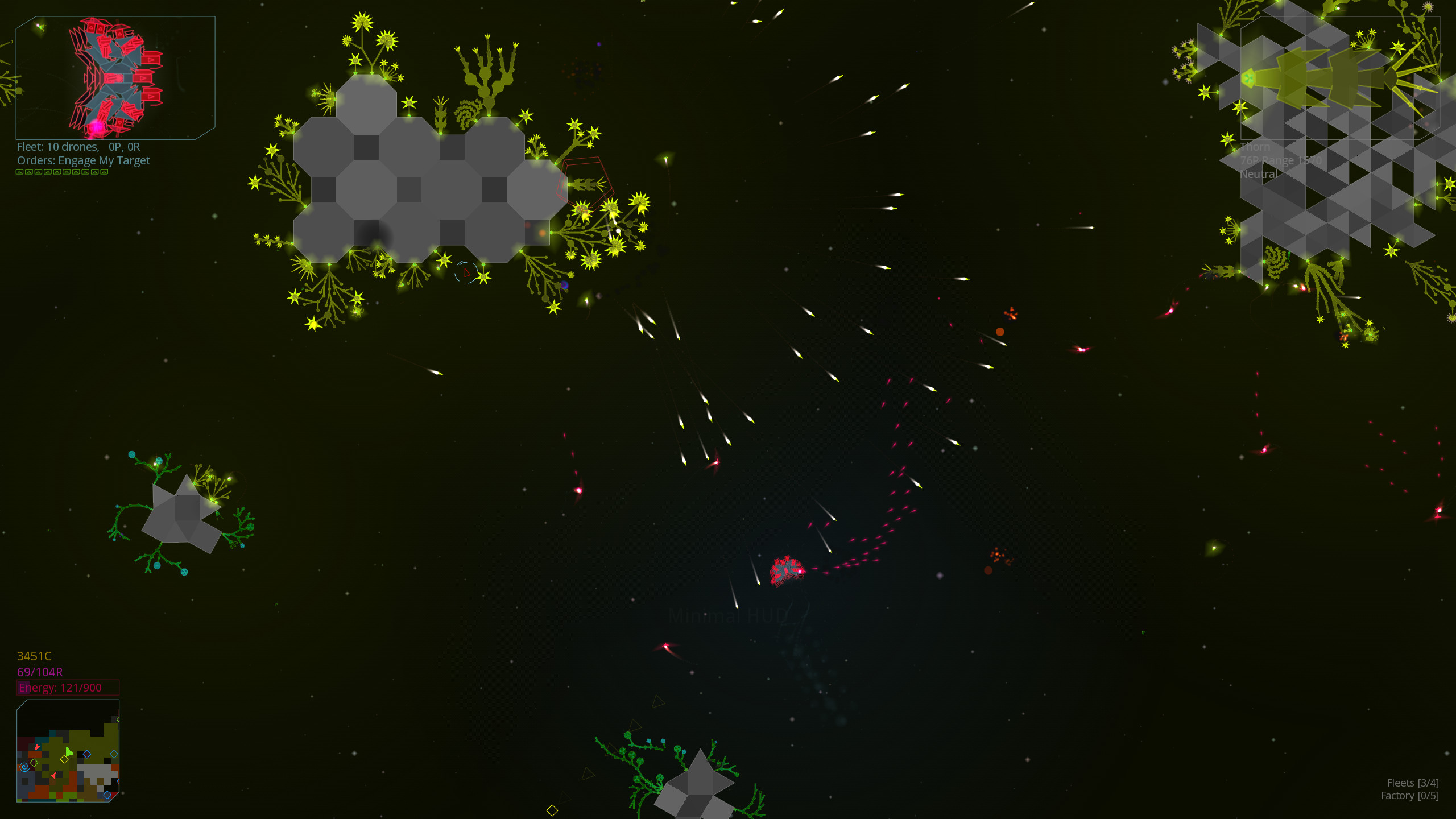Screen dimensions: 1456x819
Task: Click the green diamond marker on the minimap
Action: coord(34,763)
